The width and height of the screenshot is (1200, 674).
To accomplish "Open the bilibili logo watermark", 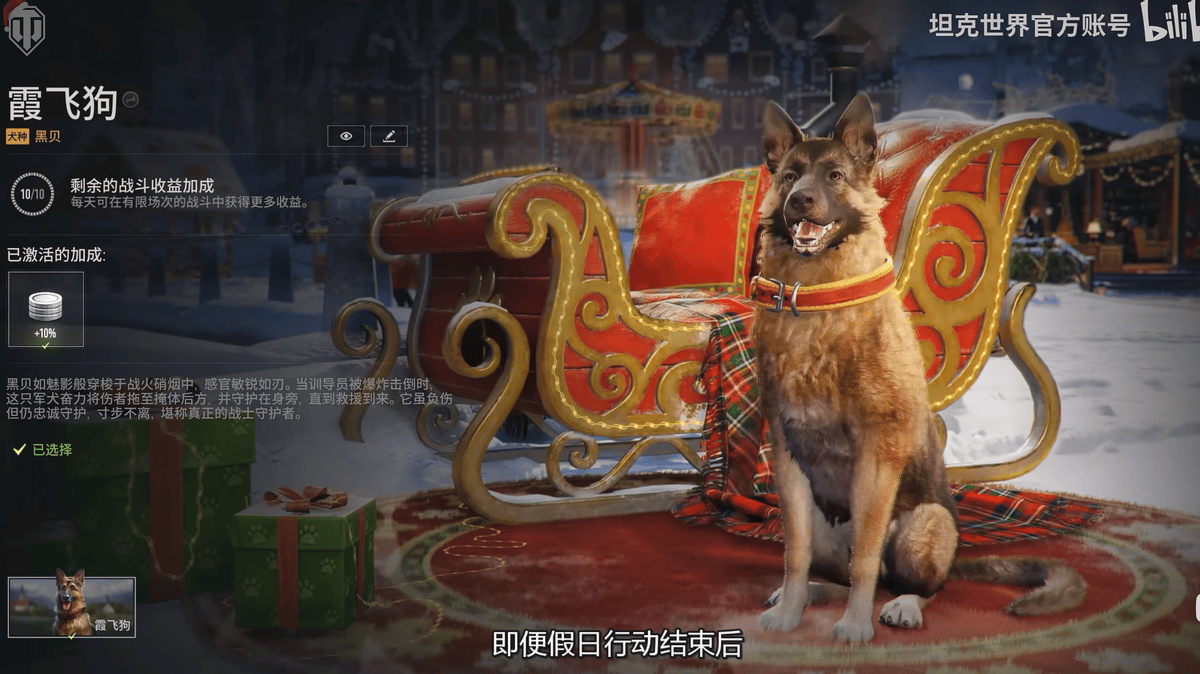I will click(1170, 23).
